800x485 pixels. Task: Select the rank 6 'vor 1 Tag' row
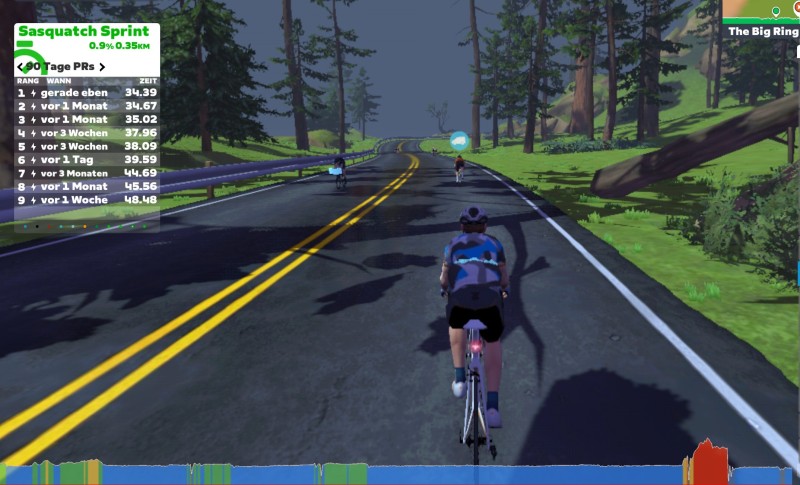pos(87,159)
